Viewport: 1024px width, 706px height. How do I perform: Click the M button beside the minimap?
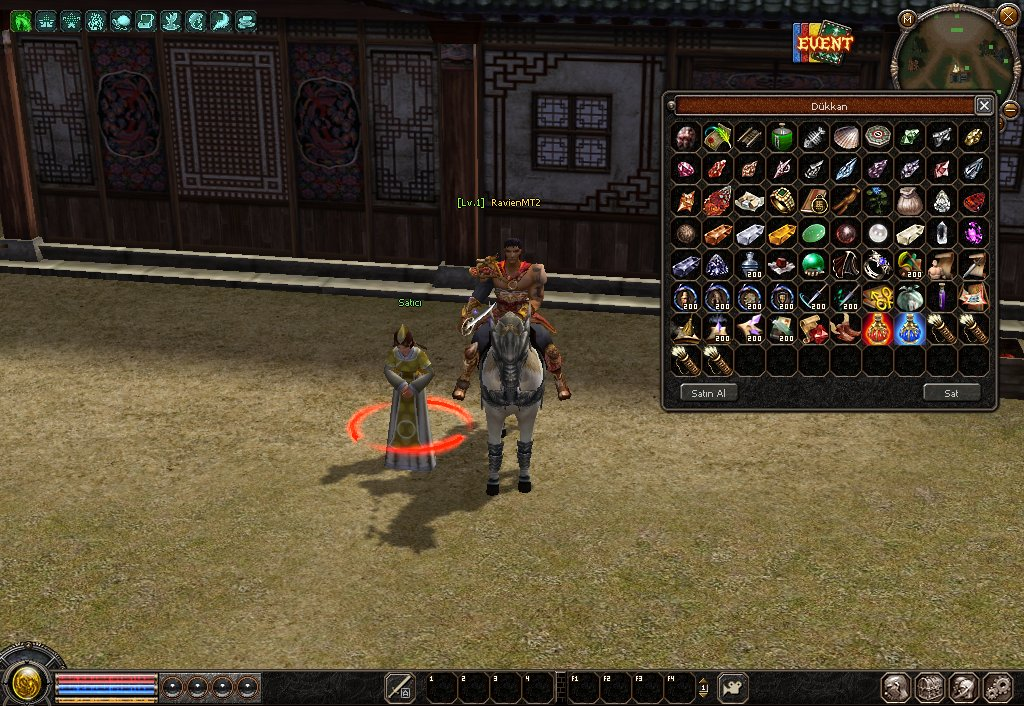[907, 18]
